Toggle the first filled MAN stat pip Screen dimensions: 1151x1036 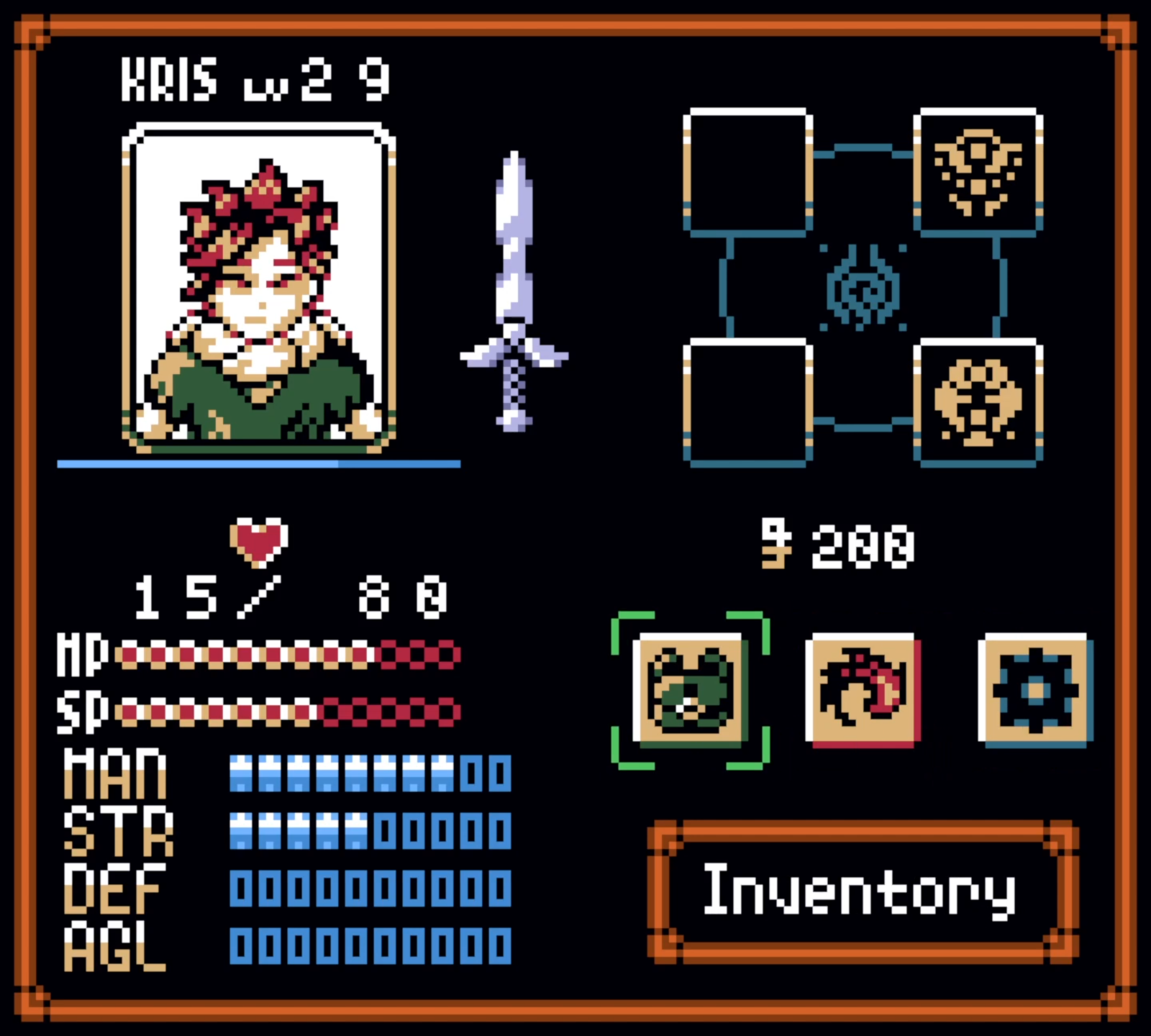[241, 773]
